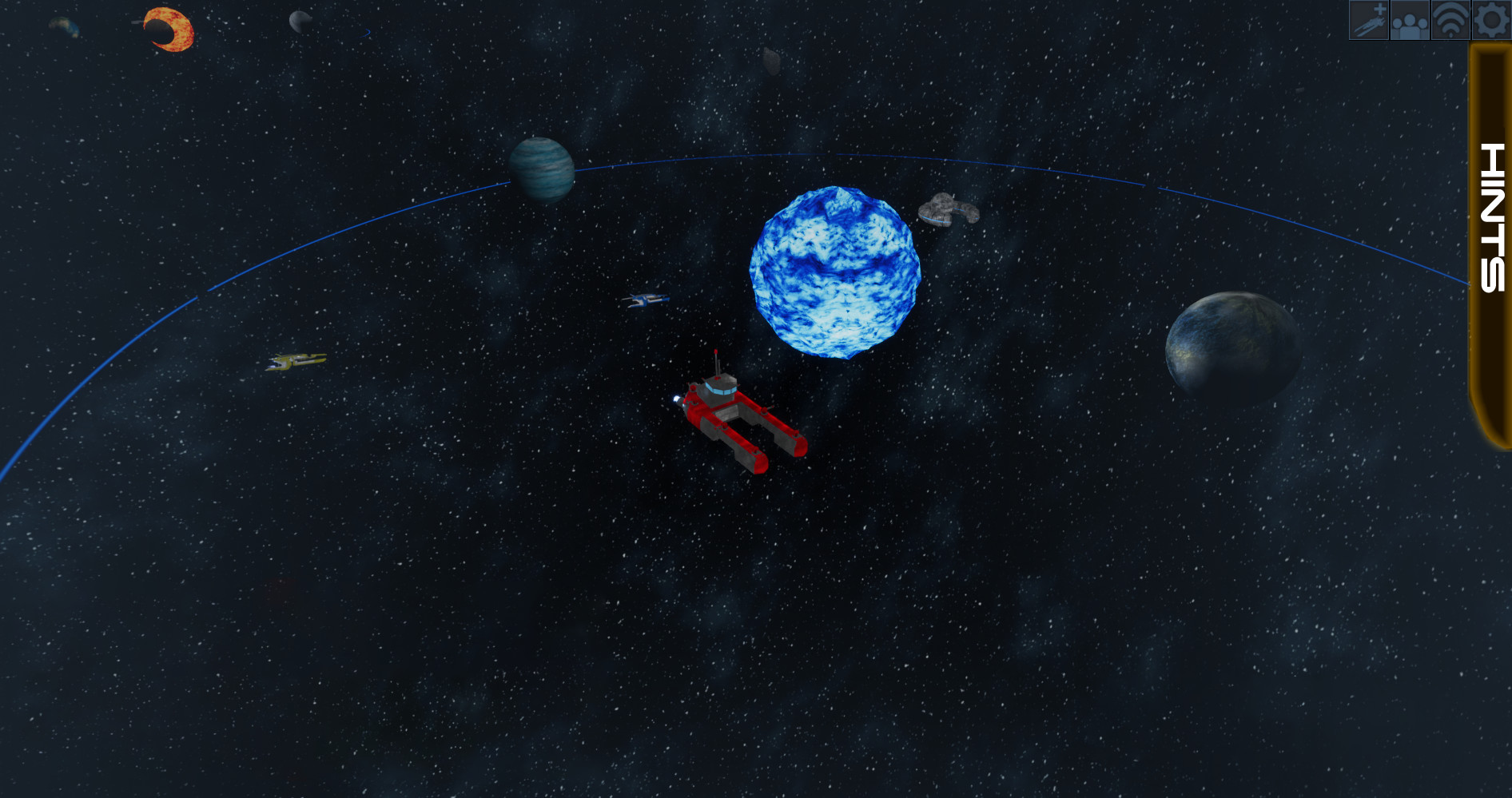Screen dimensions: 1512x798
Task: Click the spaceship icon with plus sign
Action: (1368, 22)
